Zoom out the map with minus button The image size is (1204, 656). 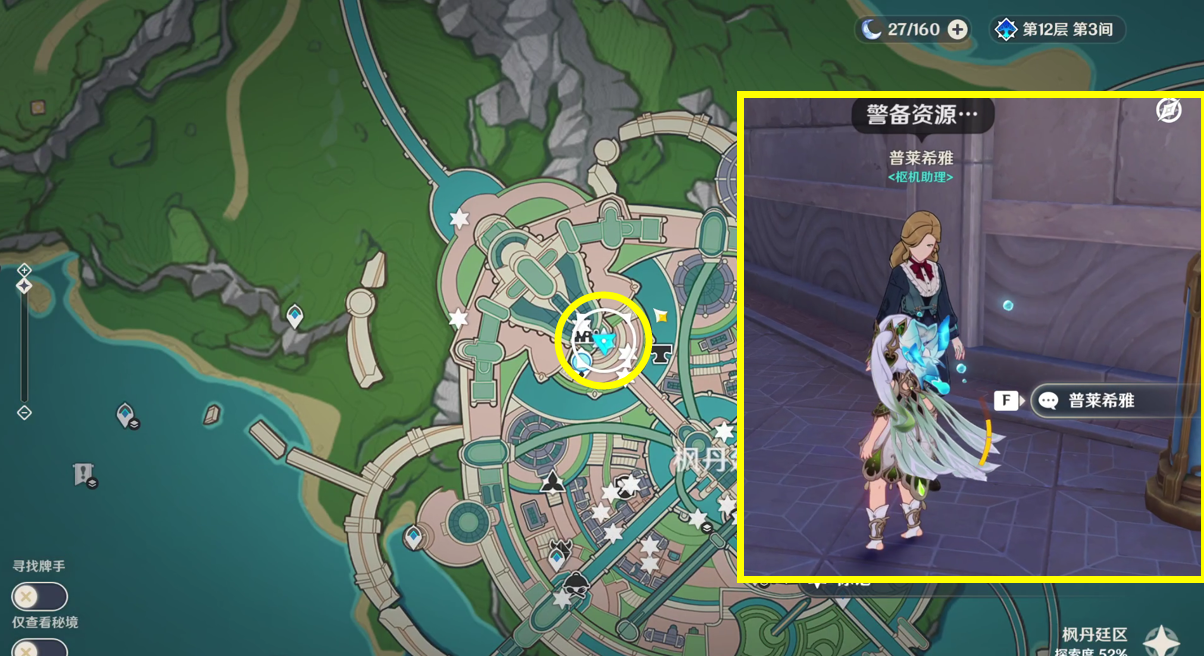[24, 413]
